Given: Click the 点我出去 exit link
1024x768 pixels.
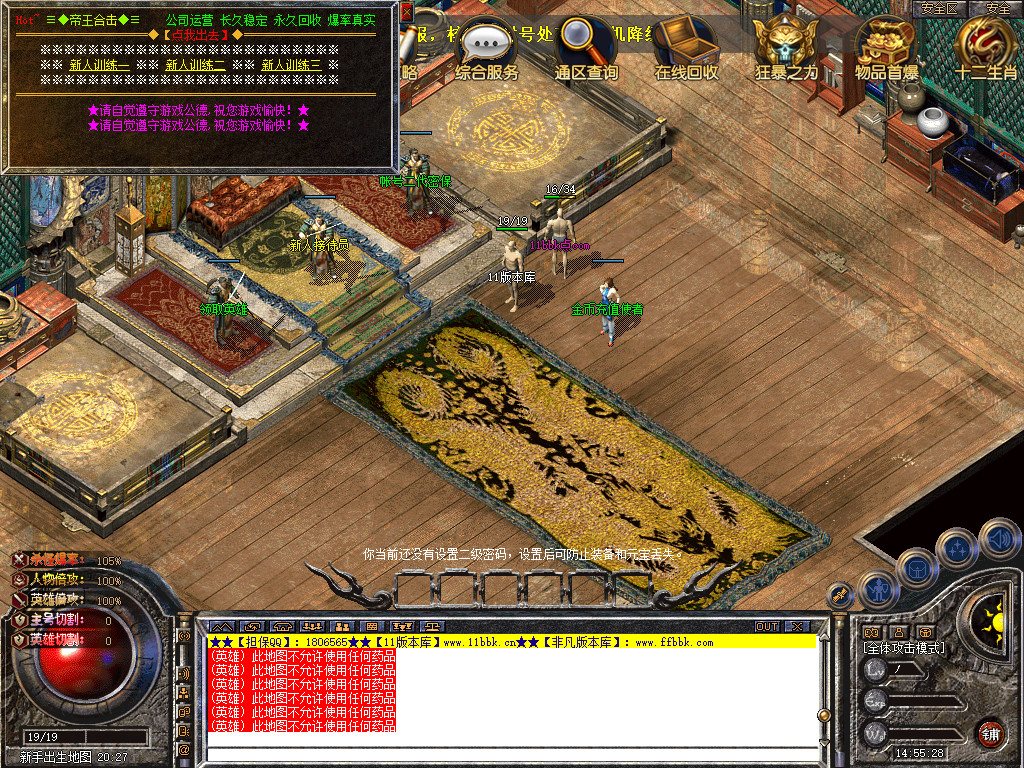Looking at the screenshot, I should [195, 35].
